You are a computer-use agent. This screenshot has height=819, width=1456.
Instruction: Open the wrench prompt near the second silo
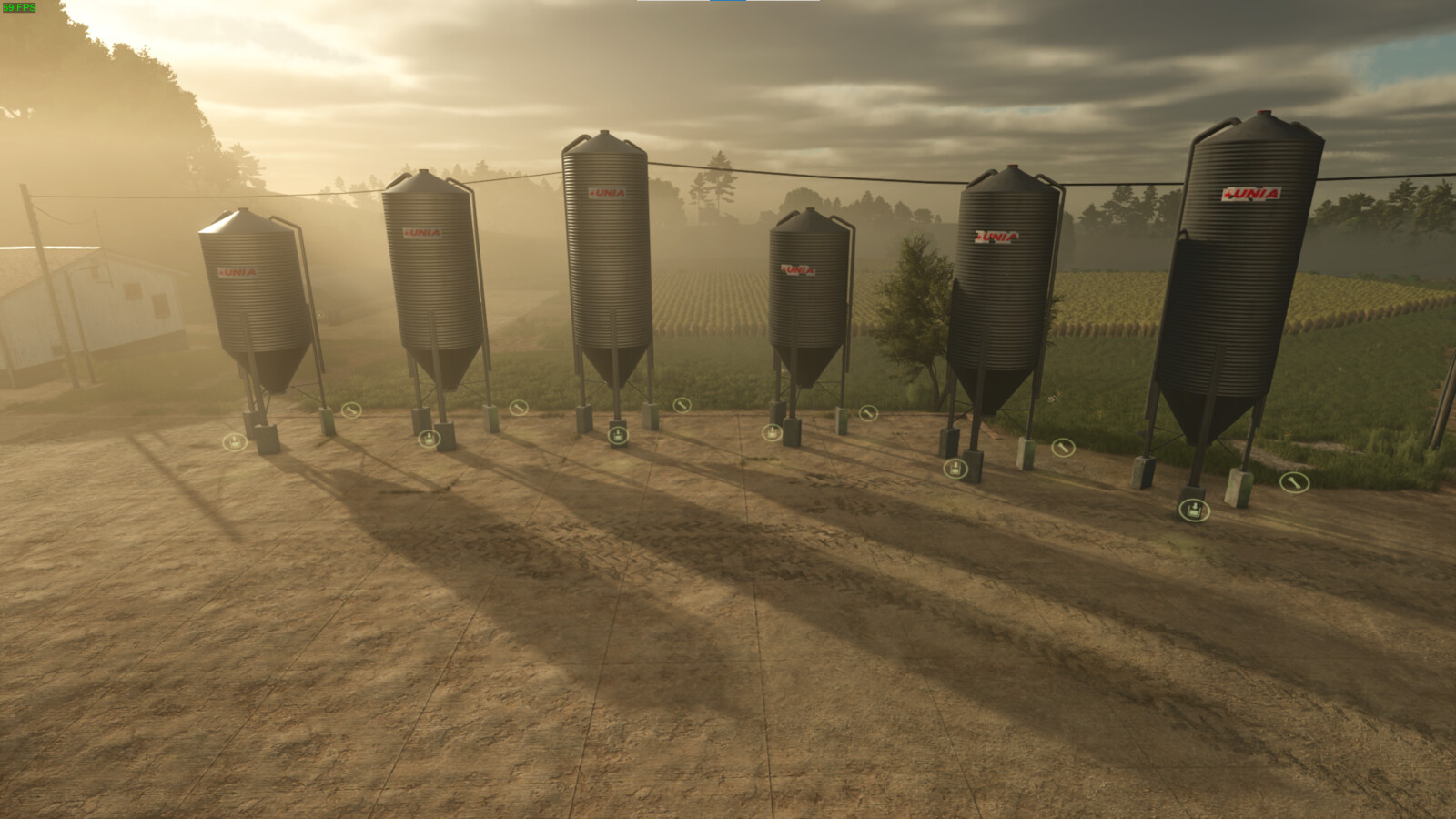click(517, 407)
